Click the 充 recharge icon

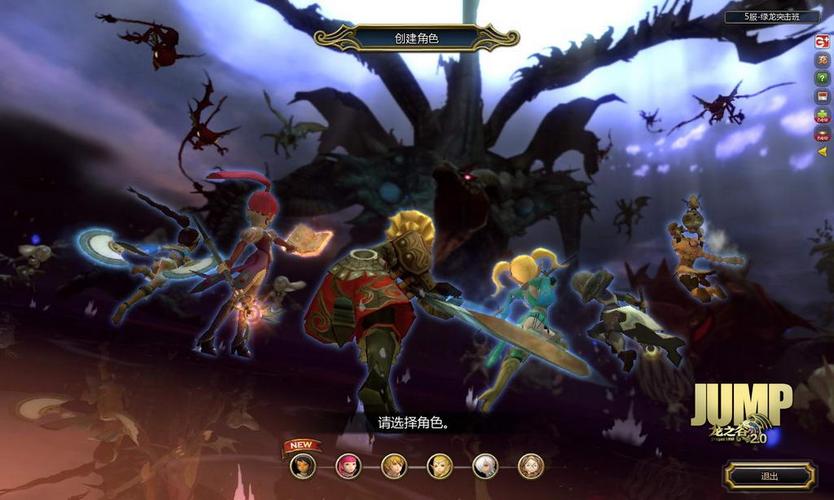(823, 60)
